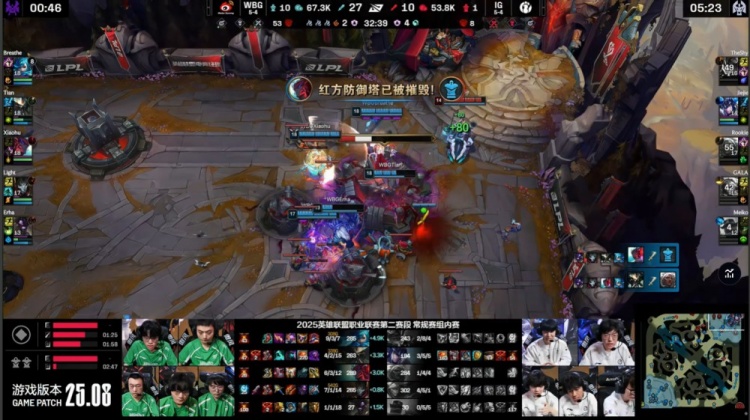Select TheShy's champion portrait
The height and width of the screenshot is (420, 750).
click(729, 69)
